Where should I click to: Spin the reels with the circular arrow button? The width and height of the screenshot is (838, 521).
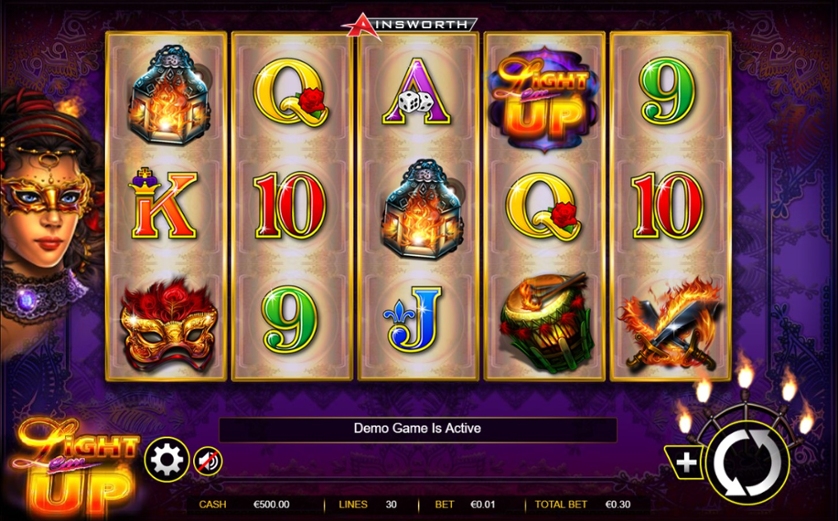click(746, 462)
